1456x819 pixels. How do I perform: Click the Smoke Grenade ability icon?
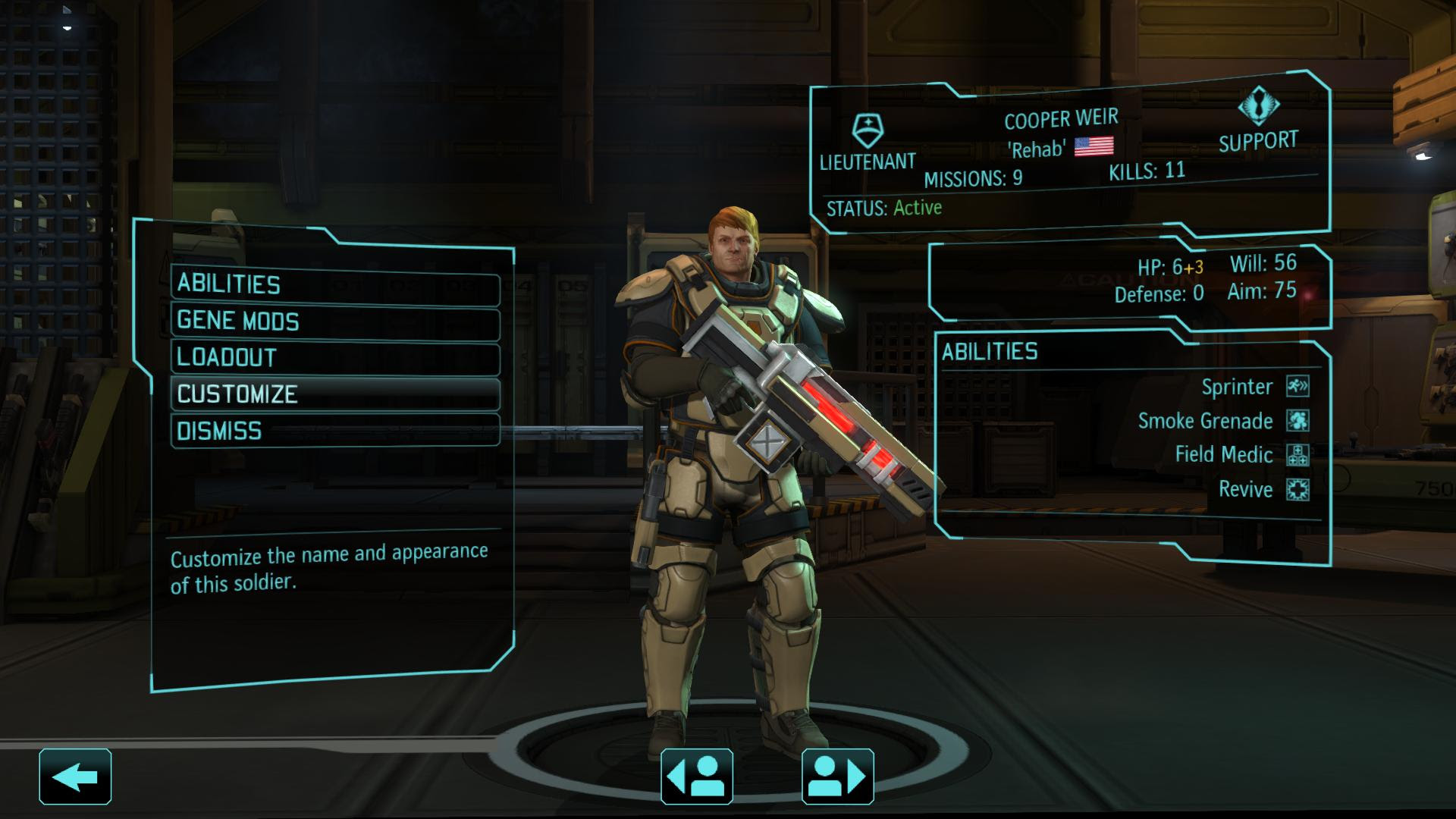click(x=1300, y=422)
